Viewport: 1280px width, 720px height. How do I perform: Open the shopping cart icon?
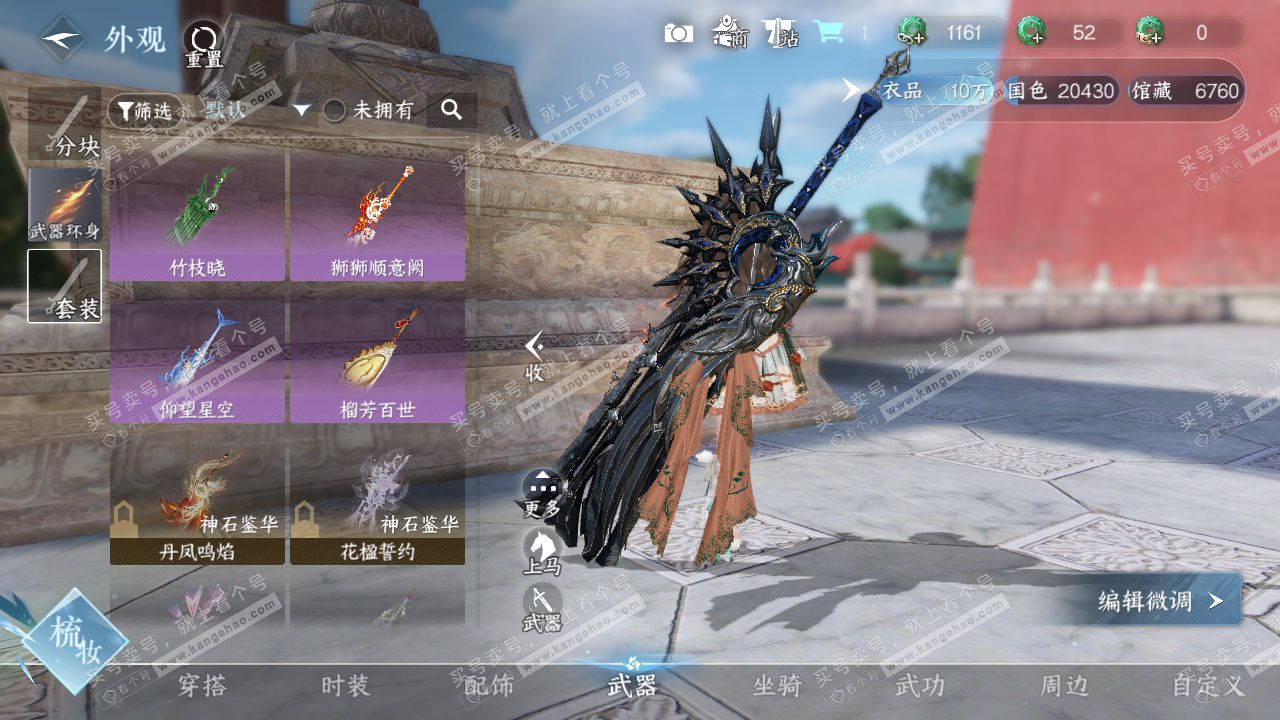827,33
